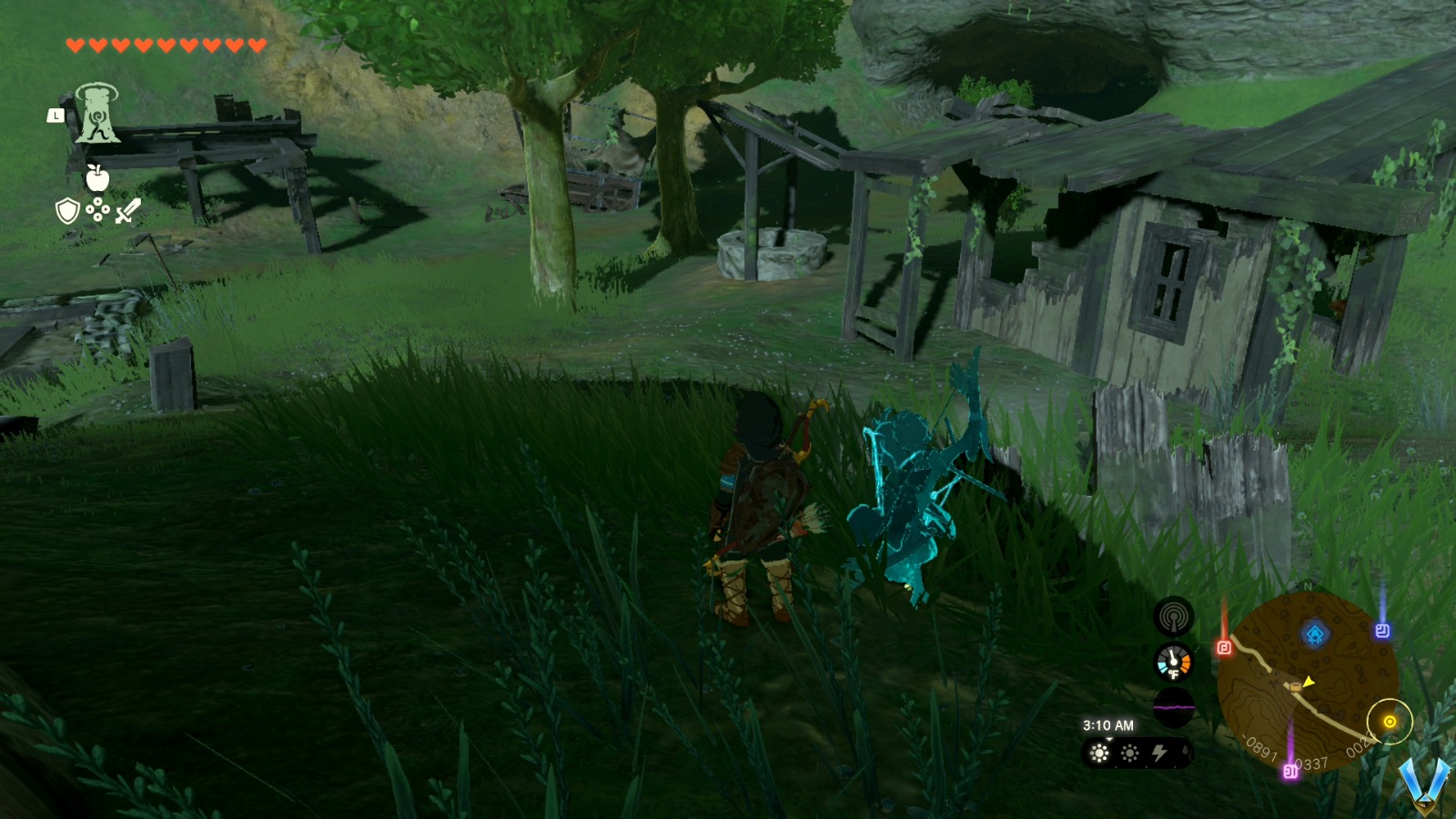Expand the minimap shrine marker
The height and width of the screenshot is (819, 1456).
(1315, 631)
